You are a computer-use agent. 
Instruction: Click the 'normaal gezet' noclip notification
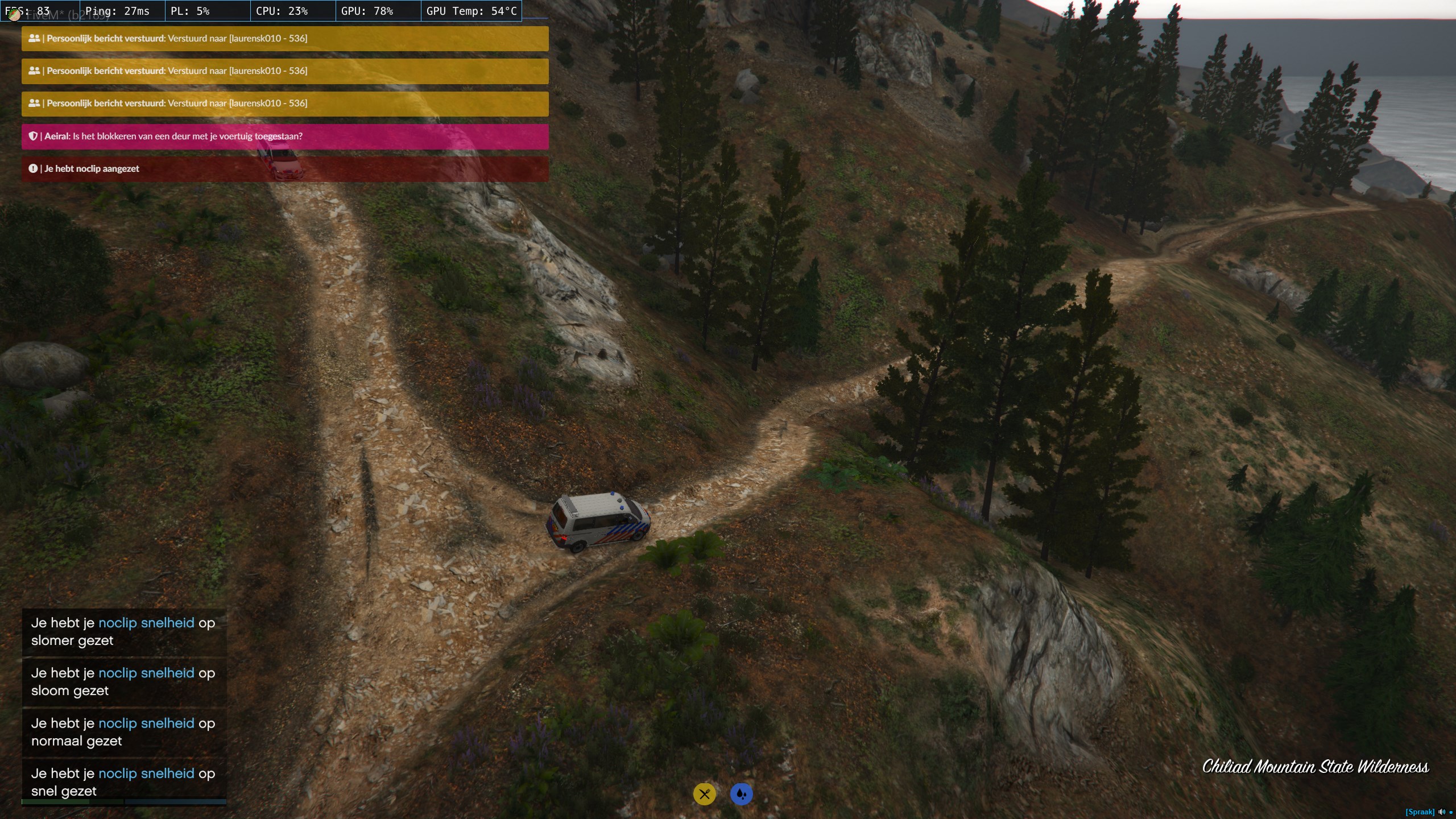(123, 731)
